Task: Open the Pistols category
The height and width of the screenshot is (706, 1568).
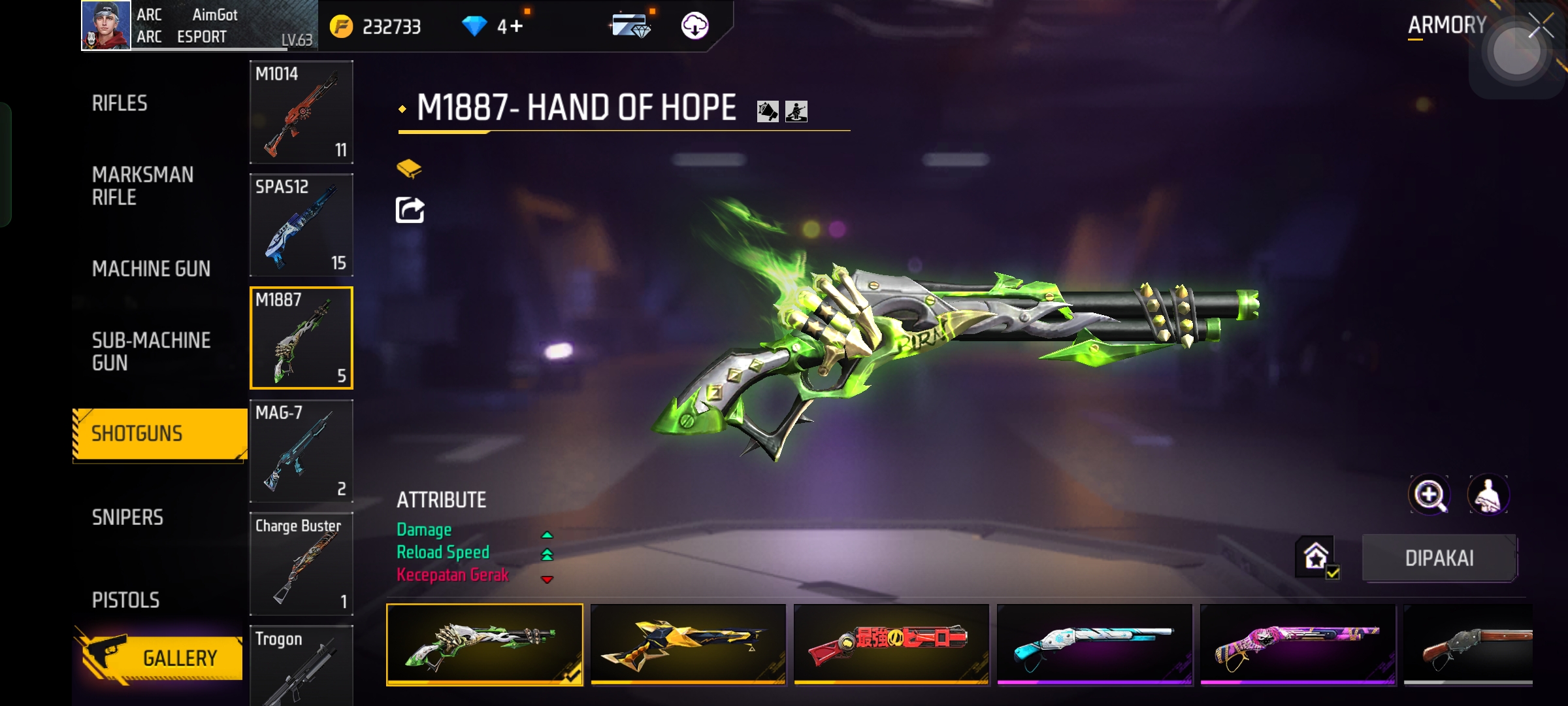Action: tap(125, 600)
